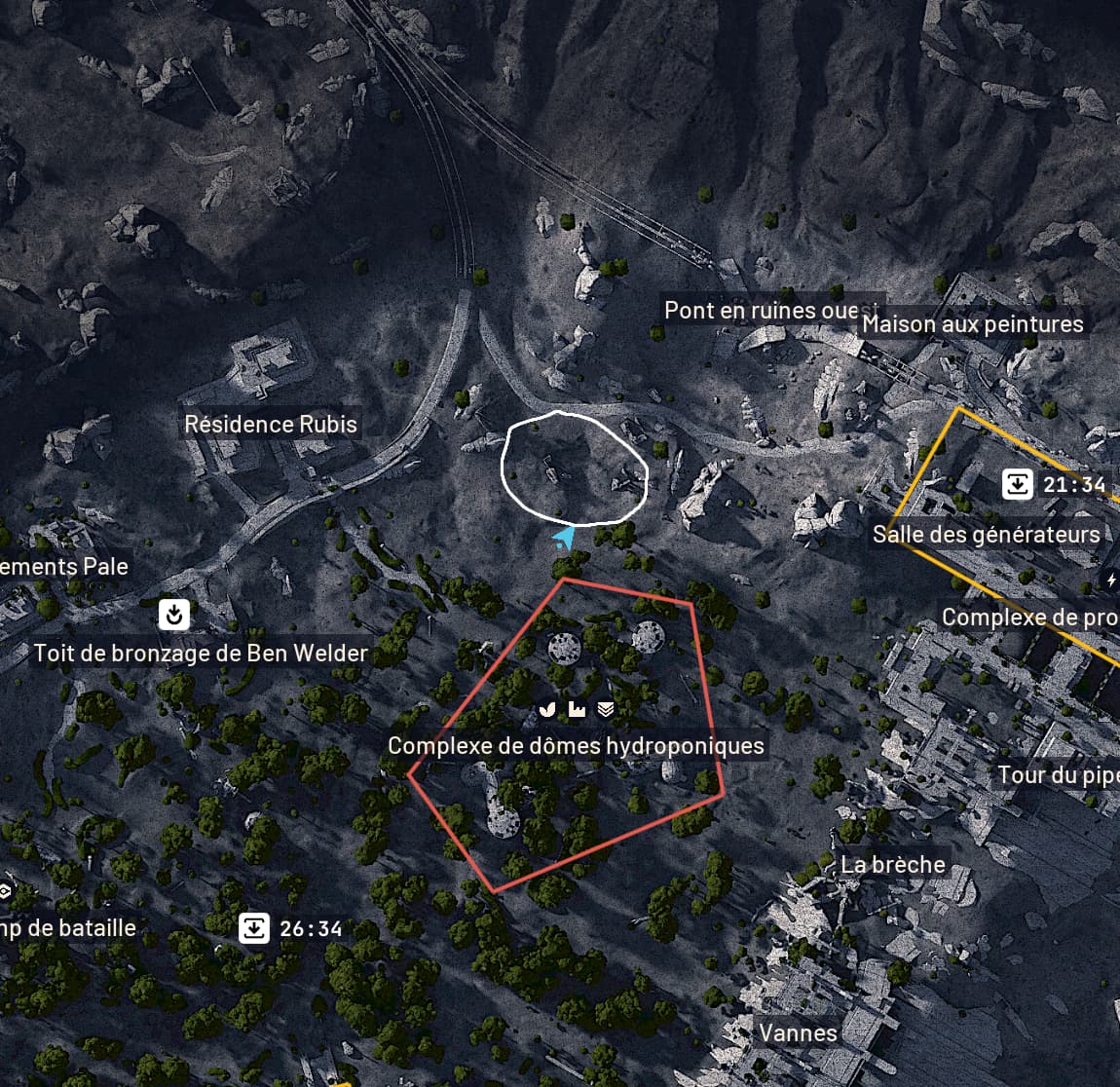
Task: Select the chevron stack icon at the hydroponic domes
Action: tap(606, 709)
